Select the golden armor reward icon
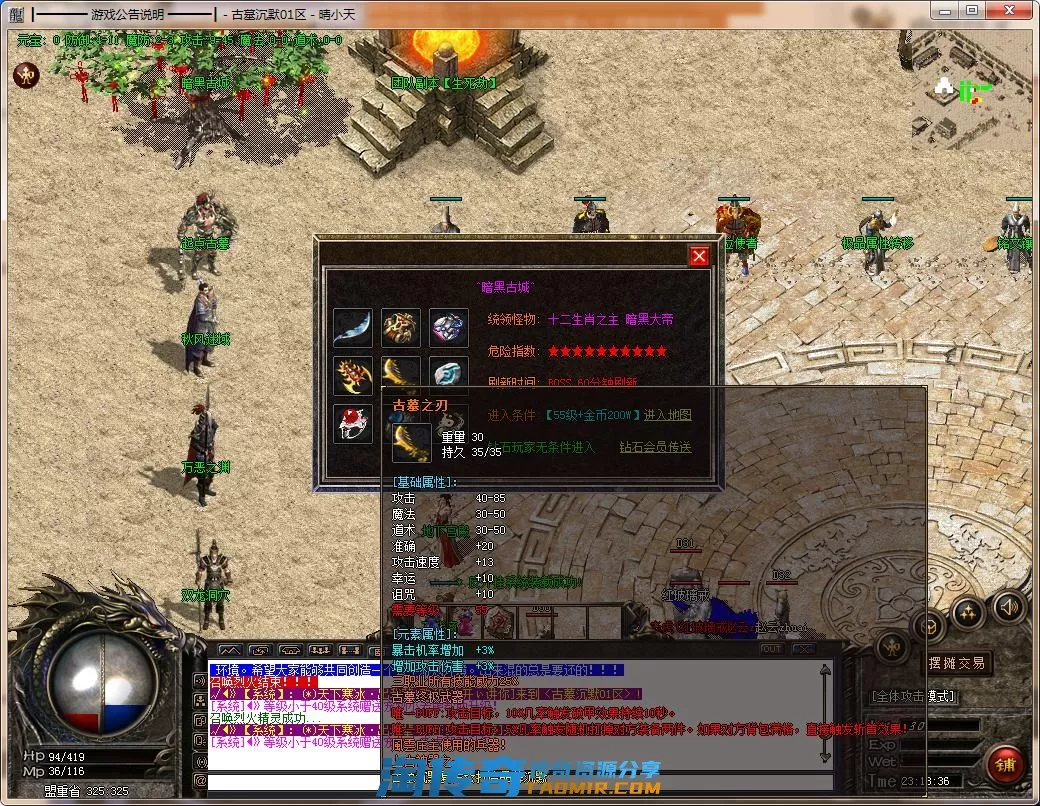1040x806 pixels. 400,328
